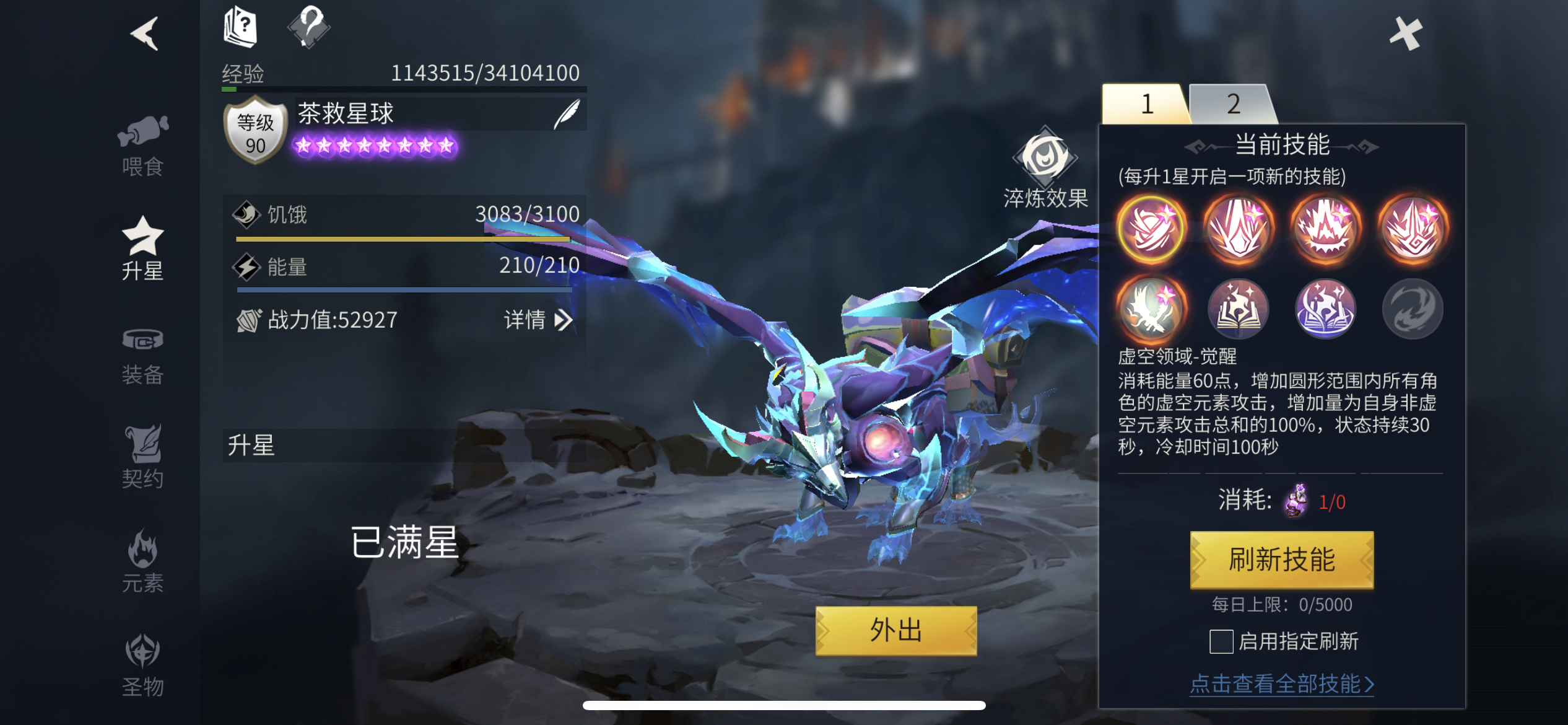Viewport: 1568px width, 725px height.
Task: Open the 契约 contract menu
Action: pos(143,457)
